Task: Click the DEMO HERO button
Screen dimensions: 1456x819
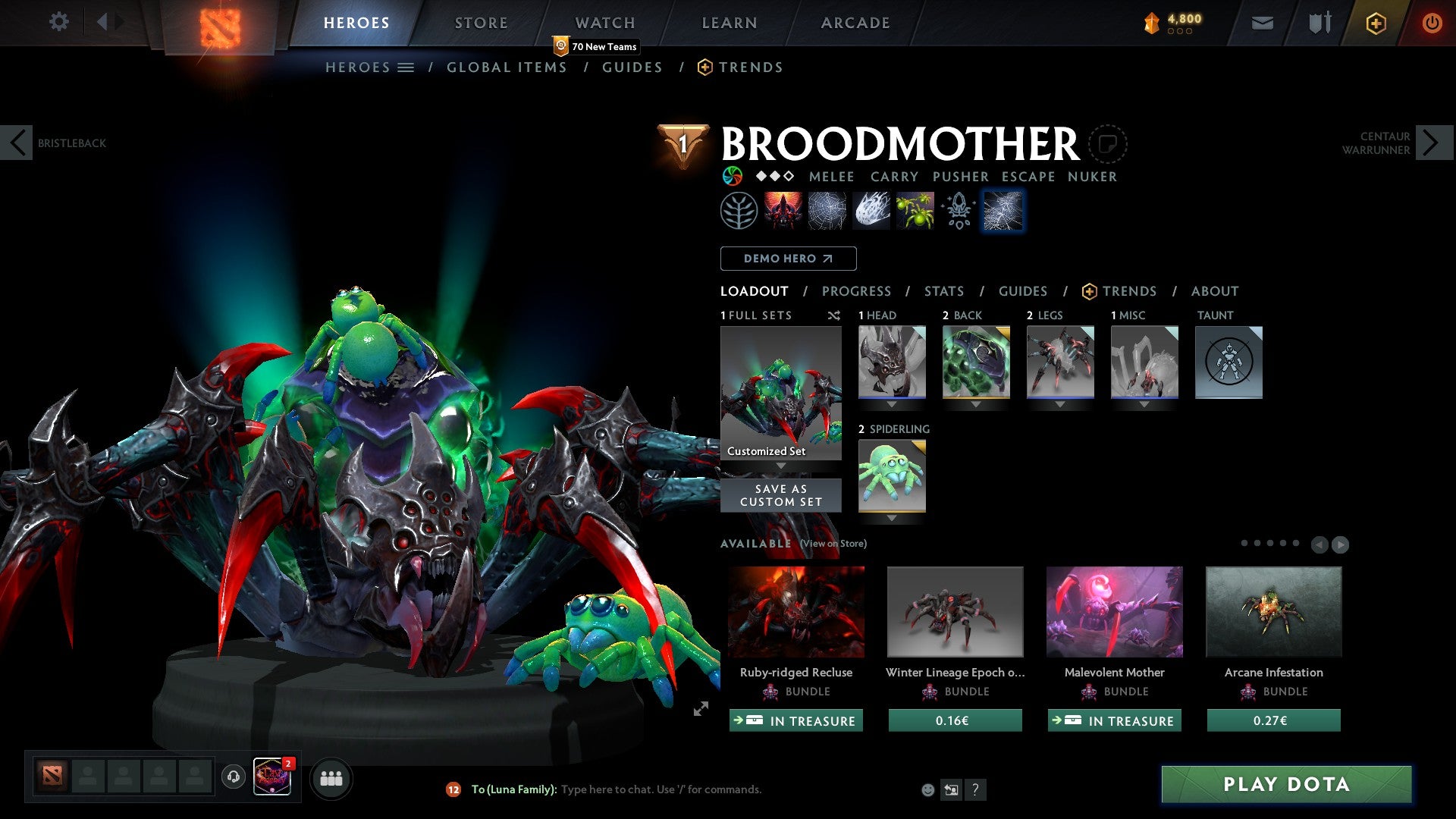Action: tap(787, 259)
